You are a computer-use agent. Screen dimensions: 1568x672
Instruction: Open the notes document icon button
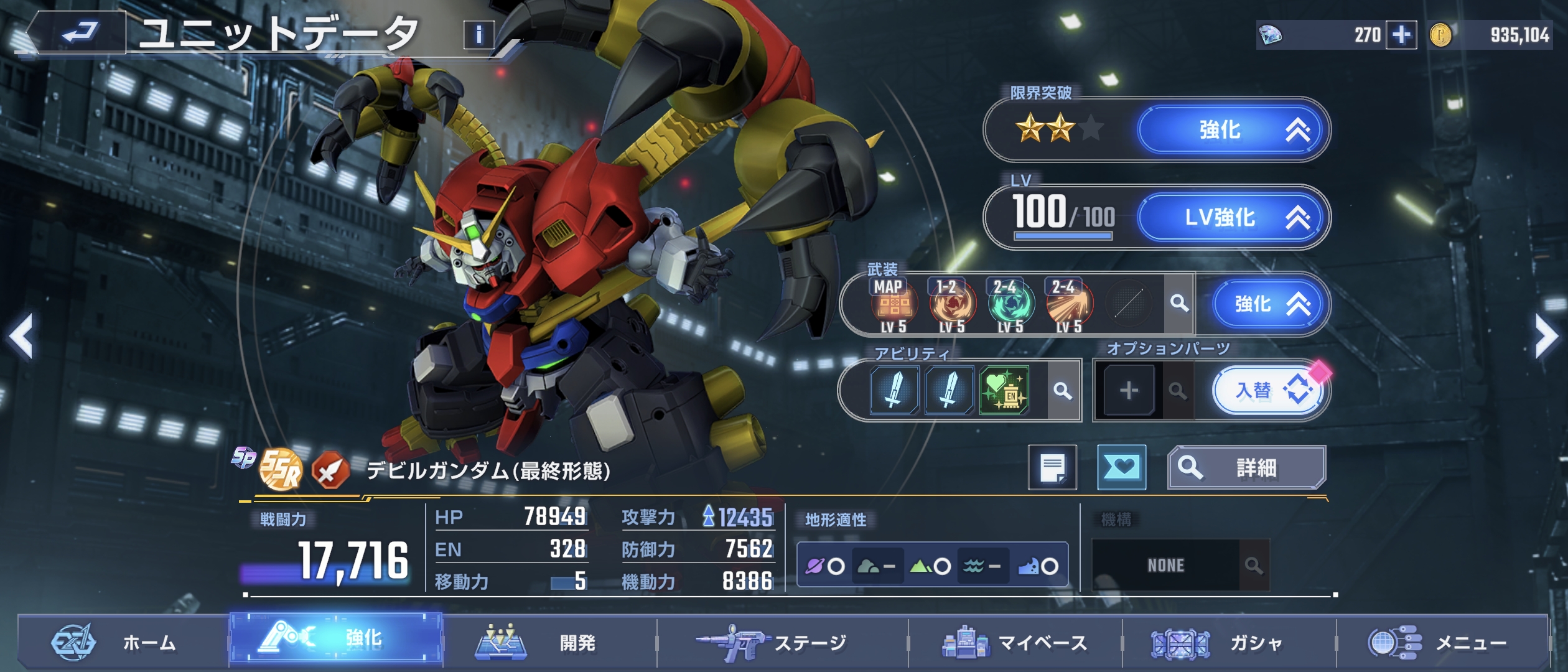(x=1052, y=467)
